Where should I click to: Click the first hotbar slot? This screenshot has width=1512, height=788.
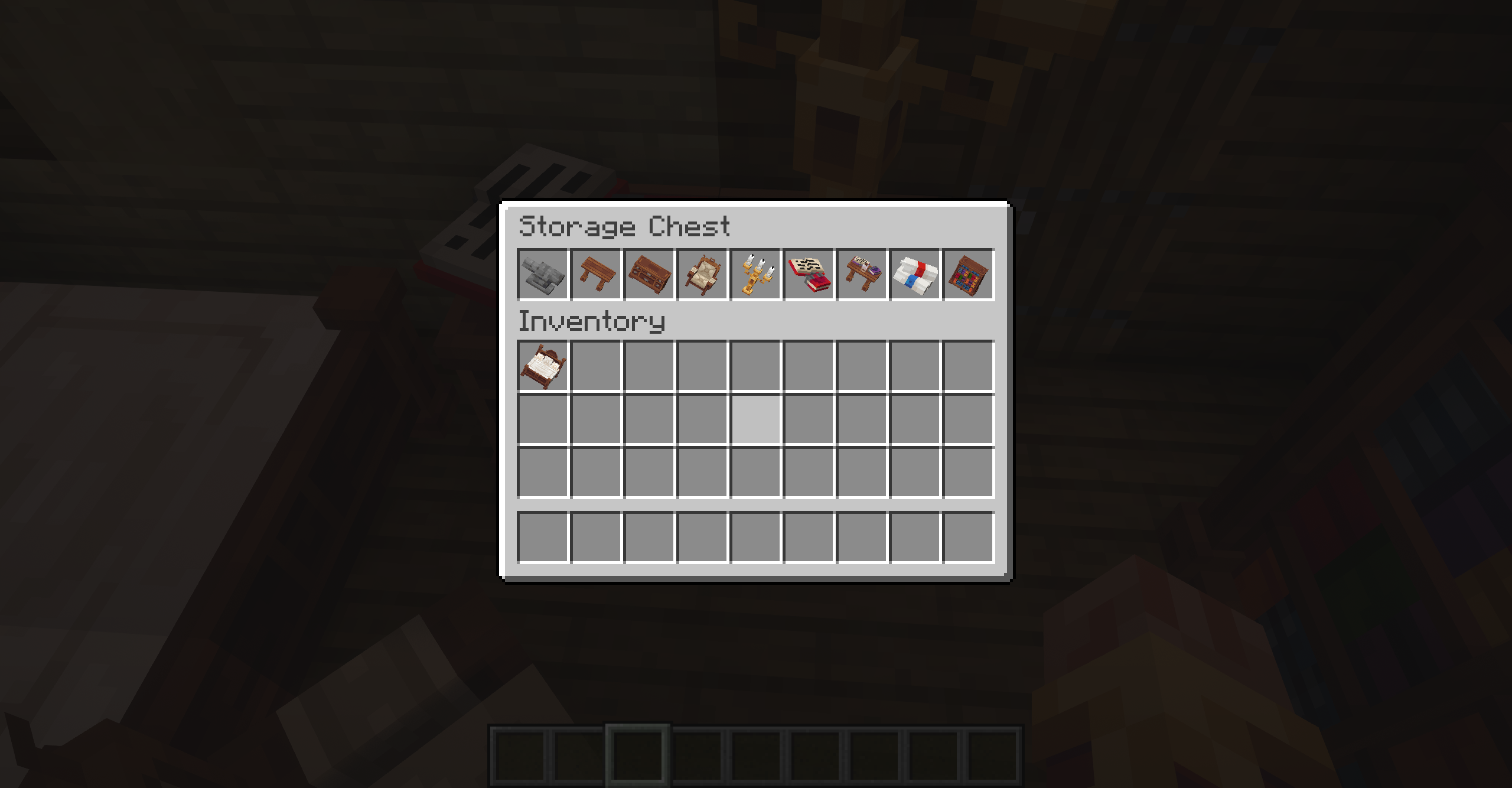[520, 756]
